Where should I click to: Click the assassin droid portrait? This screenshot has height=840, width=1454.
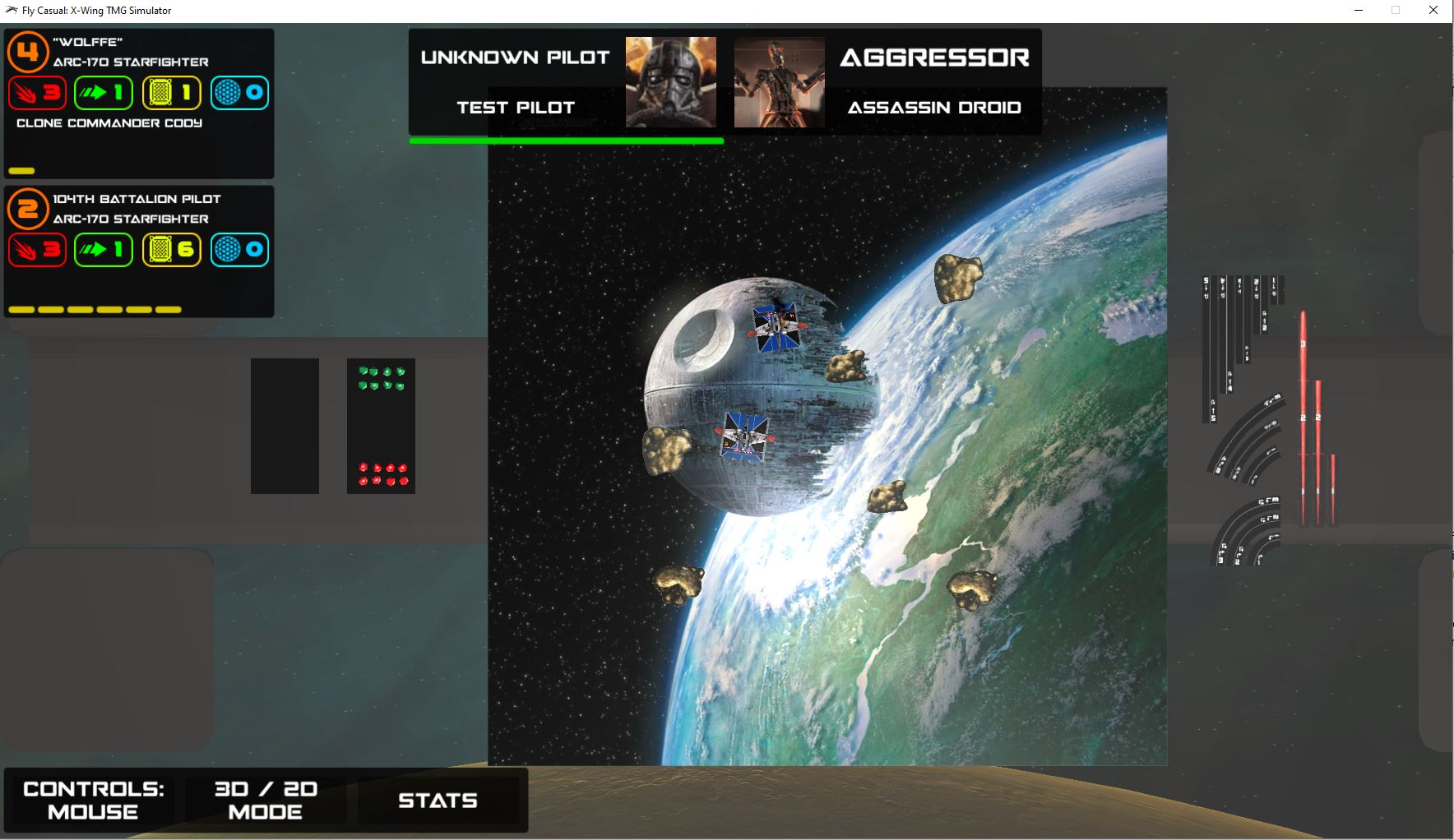pos(779,81)
